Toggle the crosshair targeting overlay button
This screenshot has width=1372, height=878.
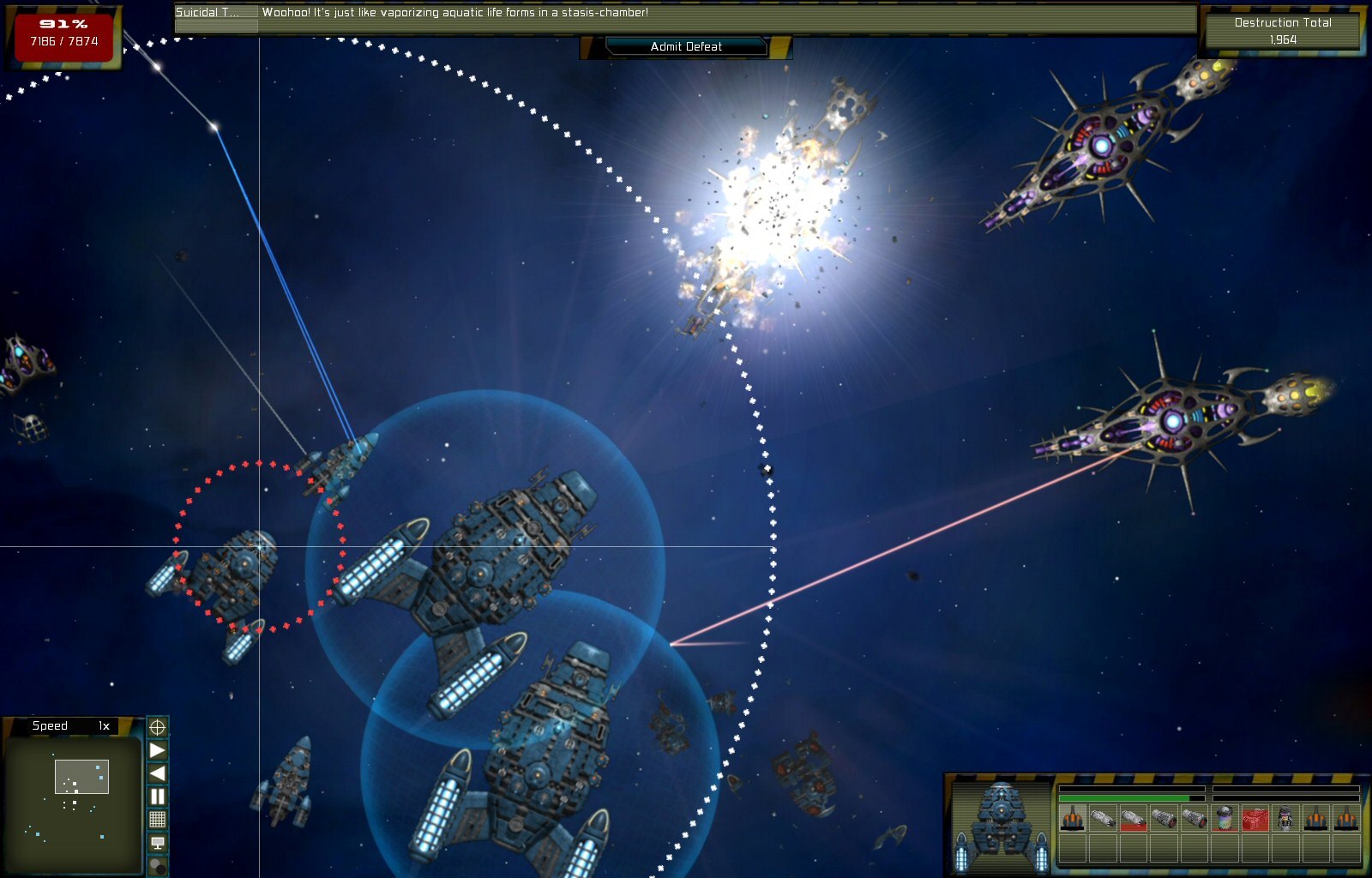pyautogui.click(x=158, y=728)
